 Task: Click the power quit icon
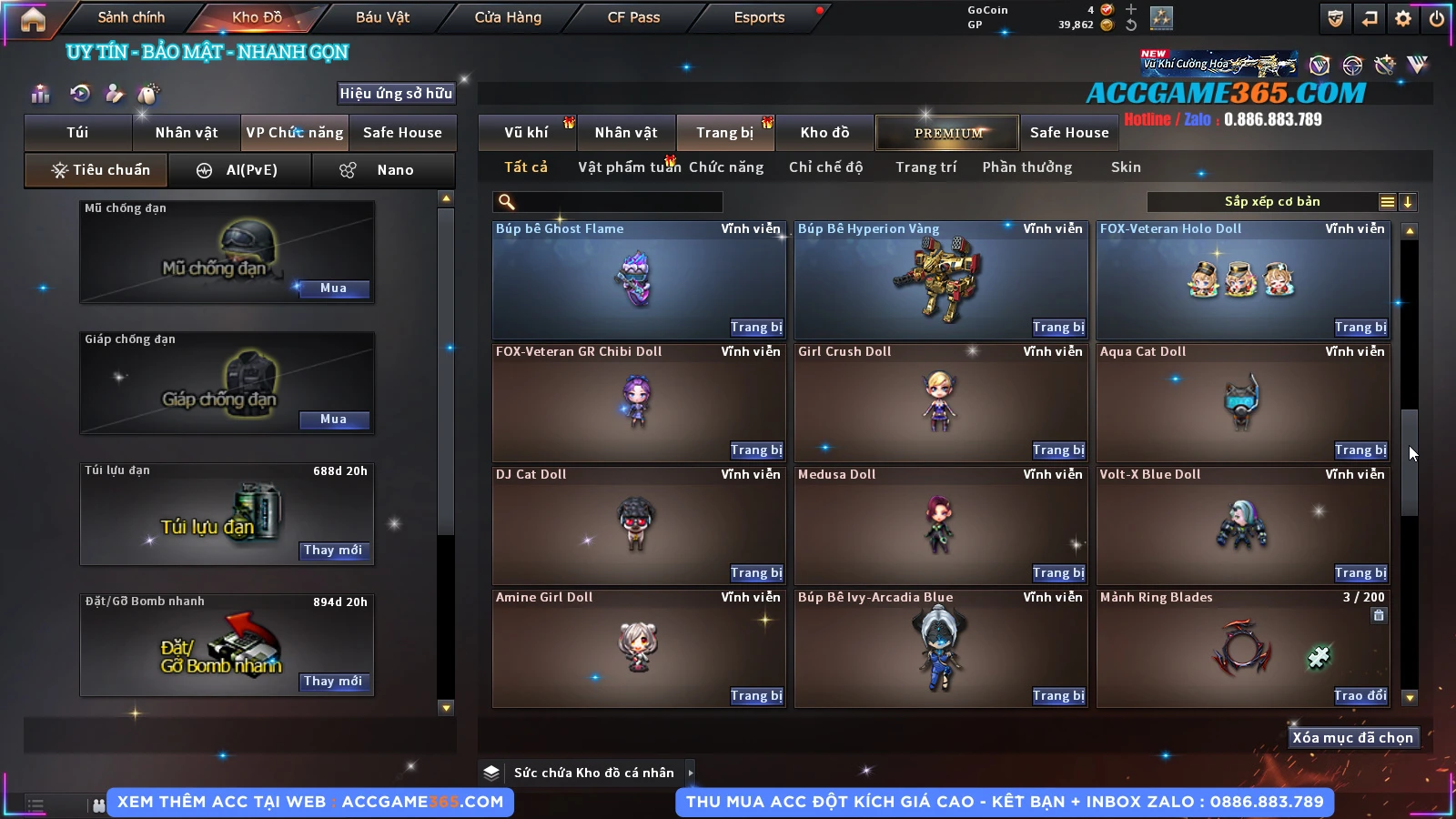pos(1437,18)
